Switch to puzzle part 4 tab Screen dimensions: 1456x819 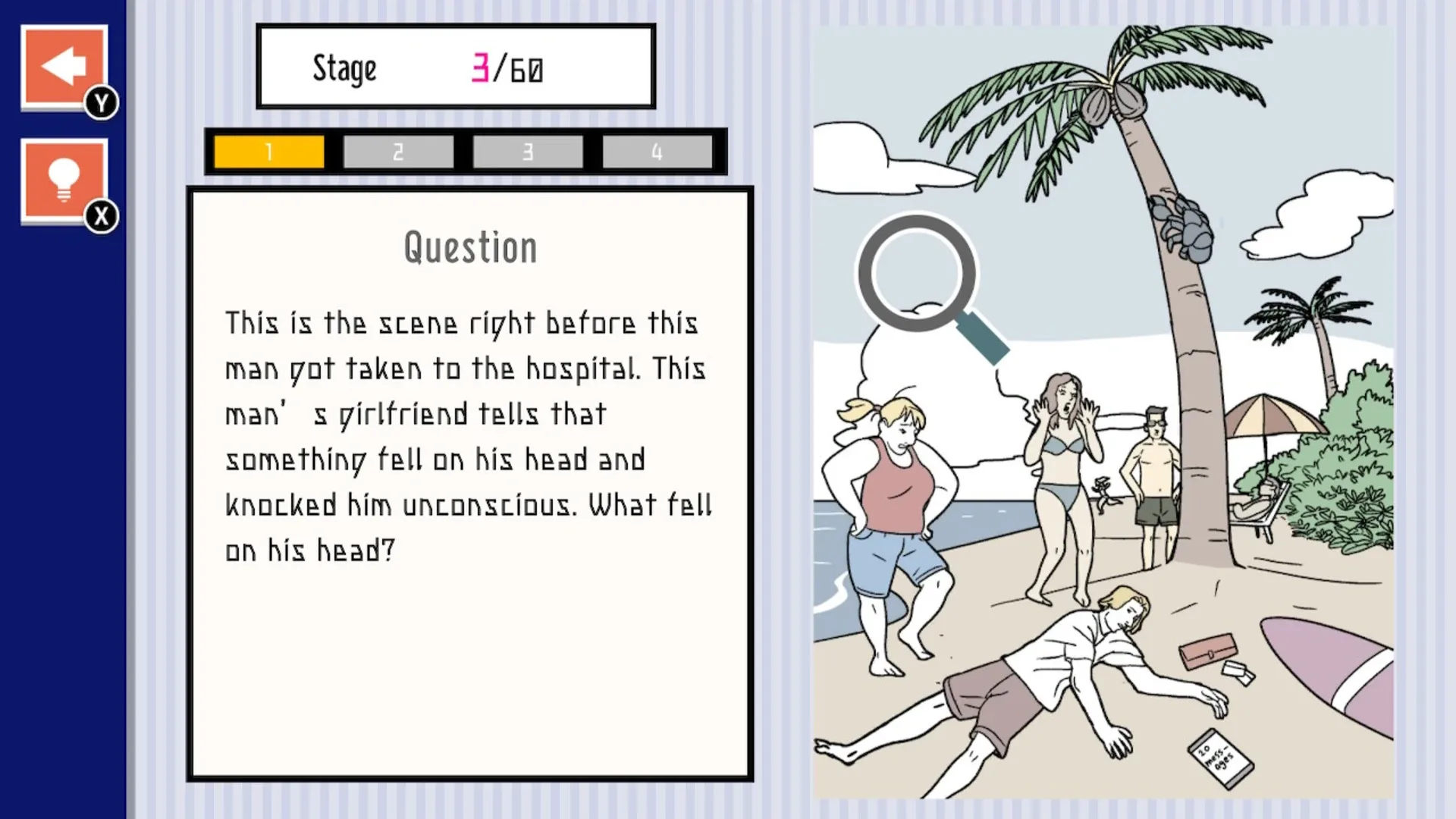tap(657, 150)
